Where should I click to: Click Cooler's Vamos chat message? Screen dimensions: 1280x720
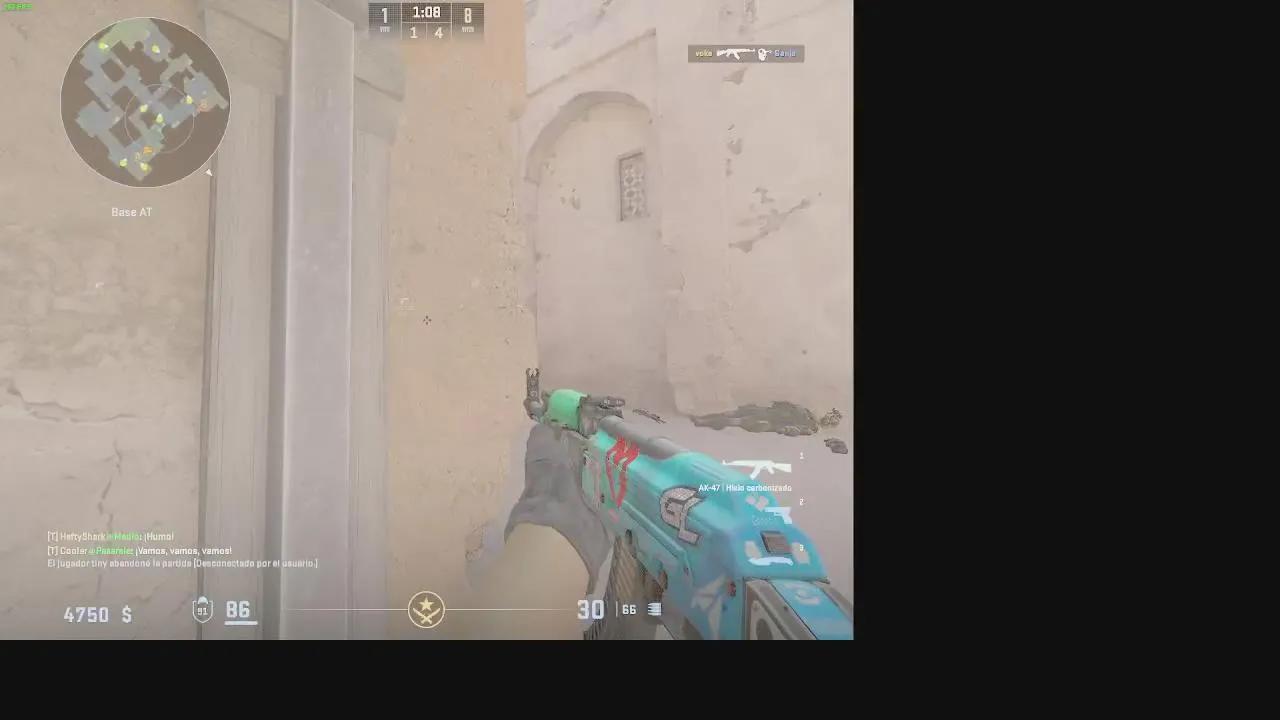(138, 549)
